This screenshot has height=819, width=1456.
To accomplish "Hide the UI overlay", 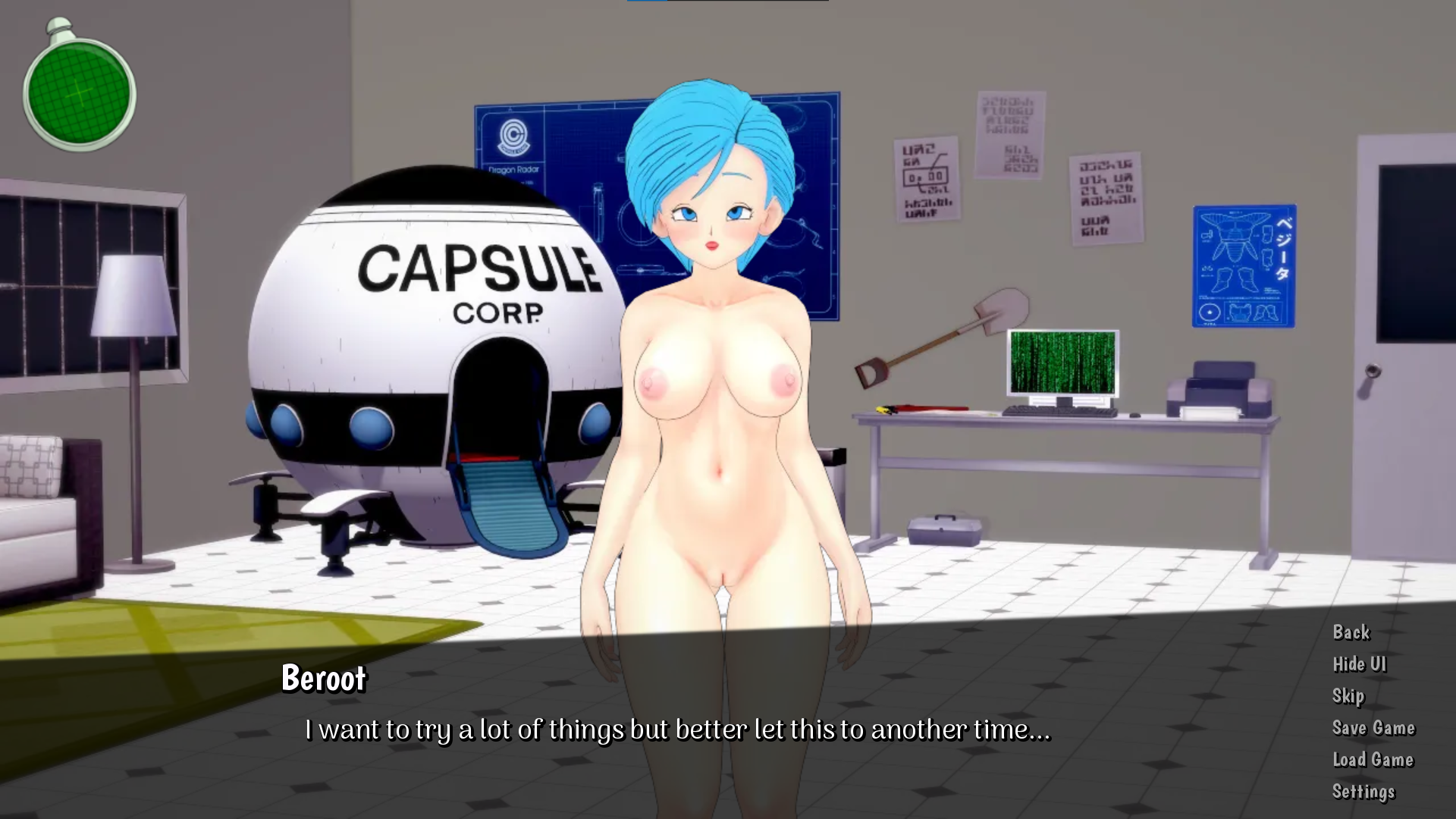I will pos(1359,664).
